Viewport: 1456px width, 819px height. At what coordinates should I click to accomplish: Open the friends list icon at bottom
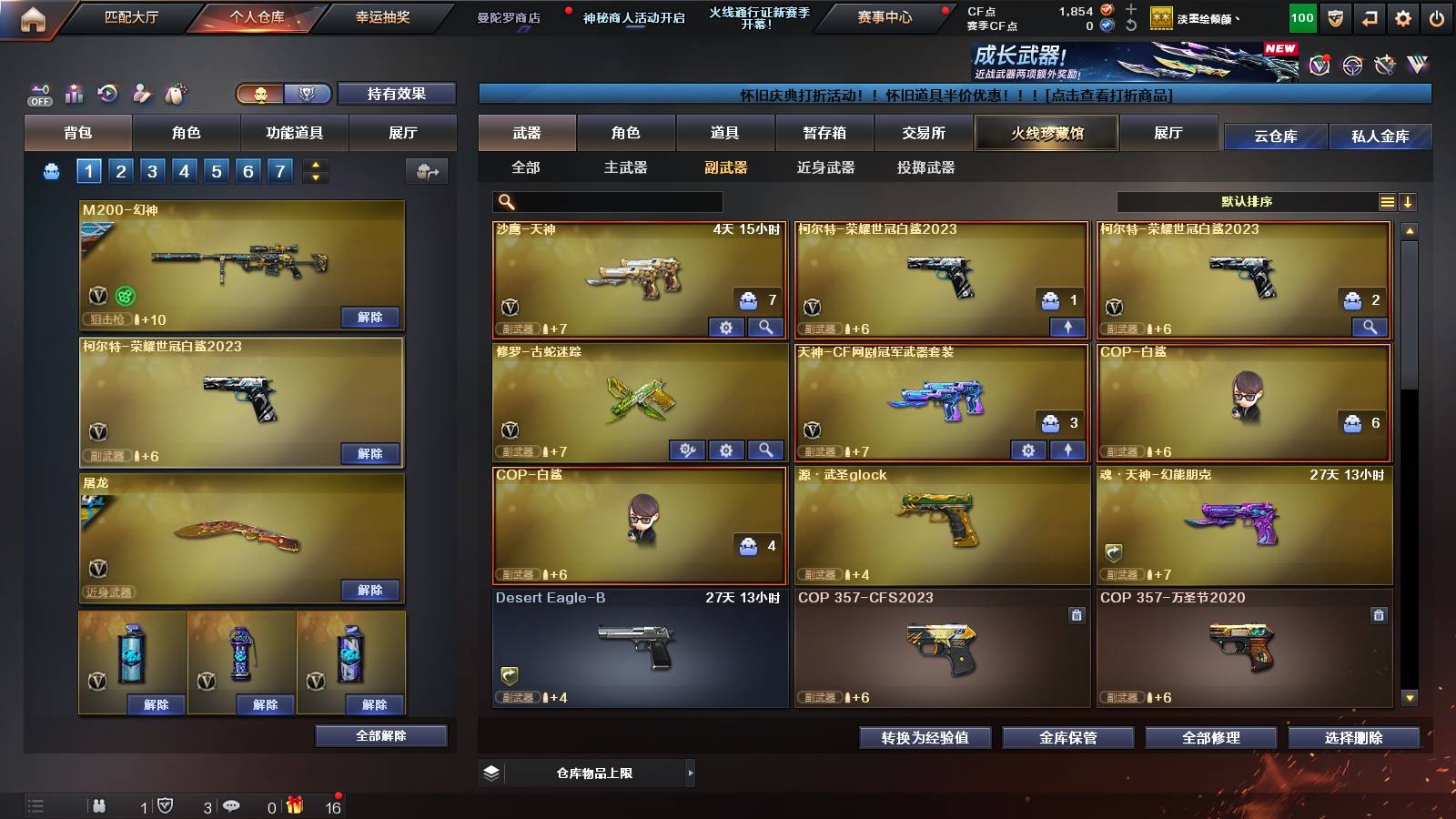pyautogui.click(x=100, y=804)
